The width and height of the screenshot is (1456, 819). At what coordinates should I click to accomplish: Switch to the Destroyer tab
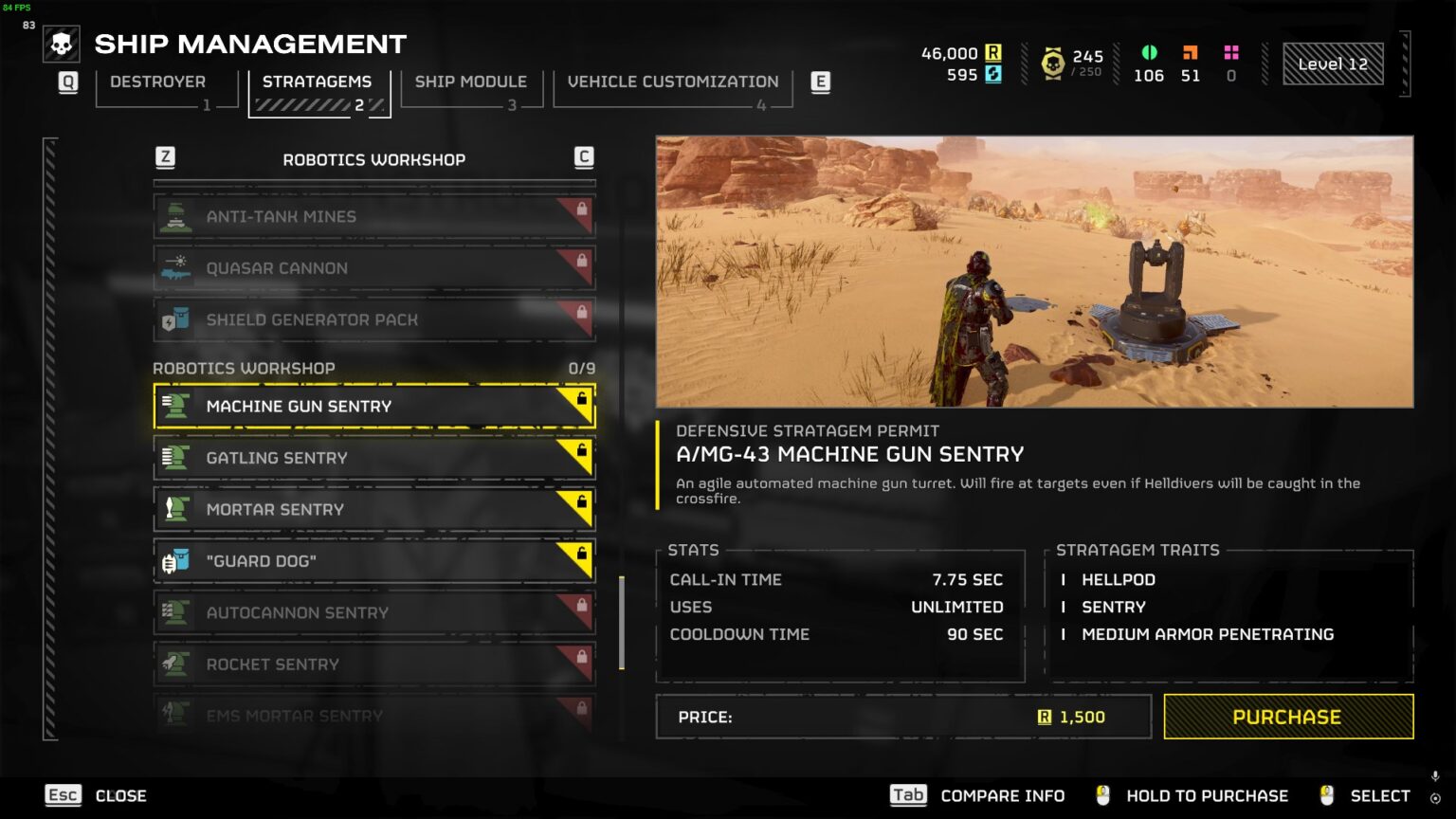158,82
